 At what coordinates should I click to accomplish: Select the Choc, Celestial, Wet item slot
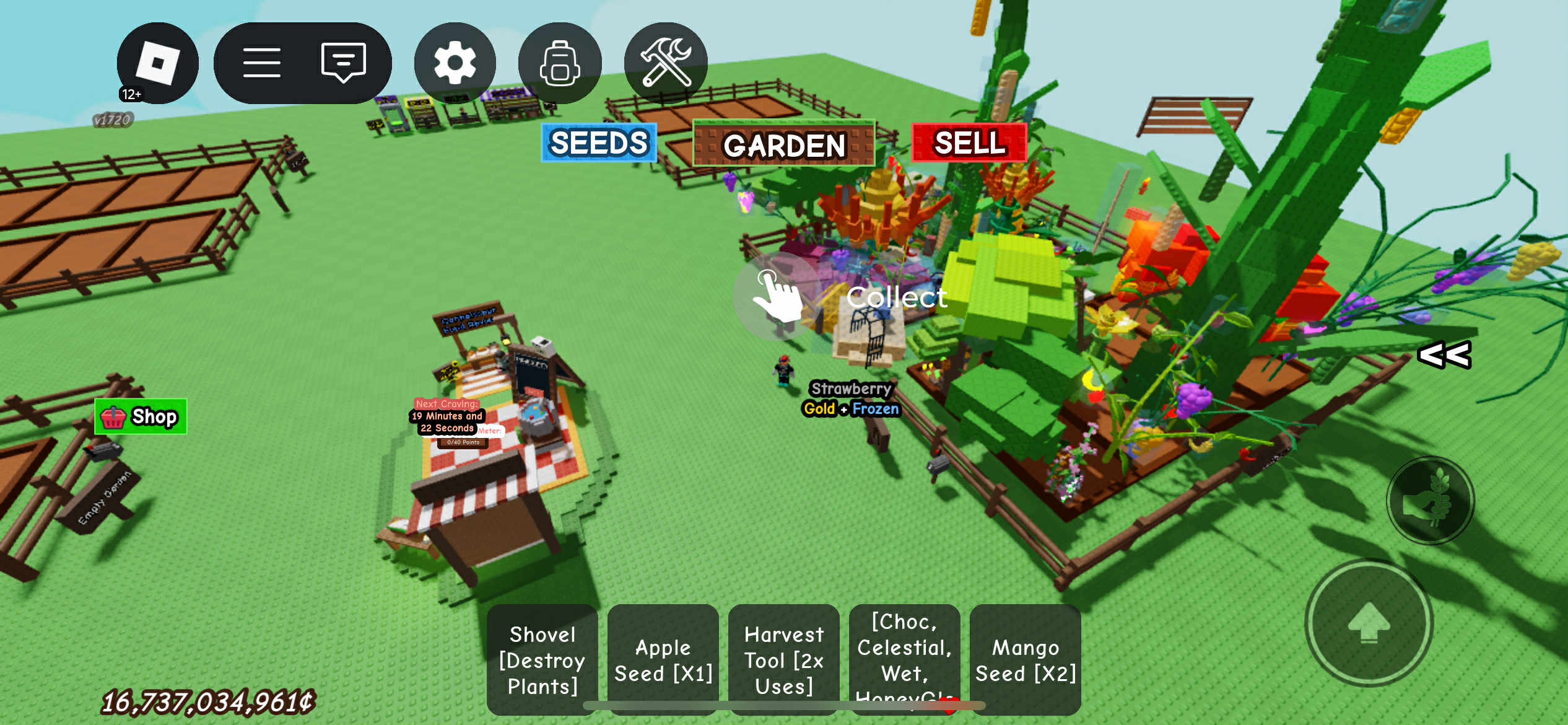tap(904, 654)
